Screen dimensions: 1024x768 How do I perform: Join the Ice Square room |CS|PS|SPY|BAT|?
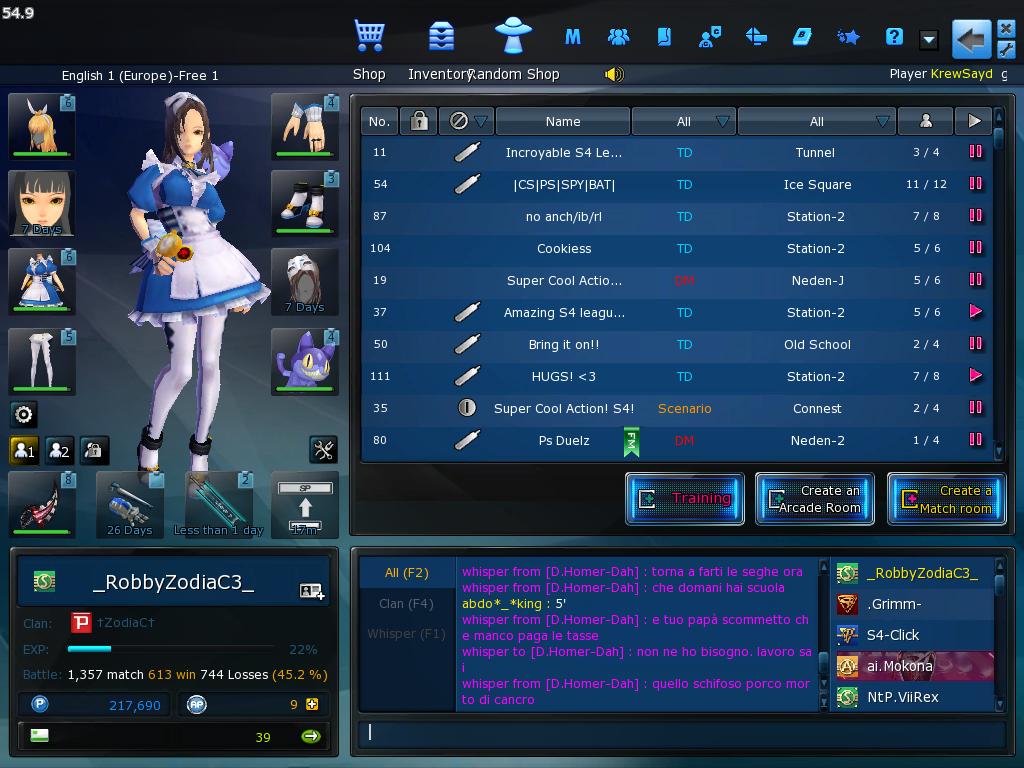(563, 184)
